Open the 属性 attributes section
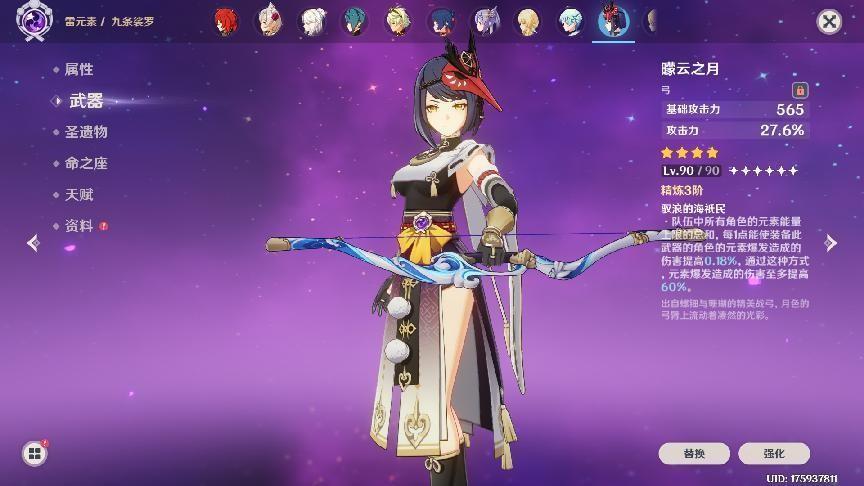Image resolution: width=864 pixels, height=486 pixels. pos(78,69)
